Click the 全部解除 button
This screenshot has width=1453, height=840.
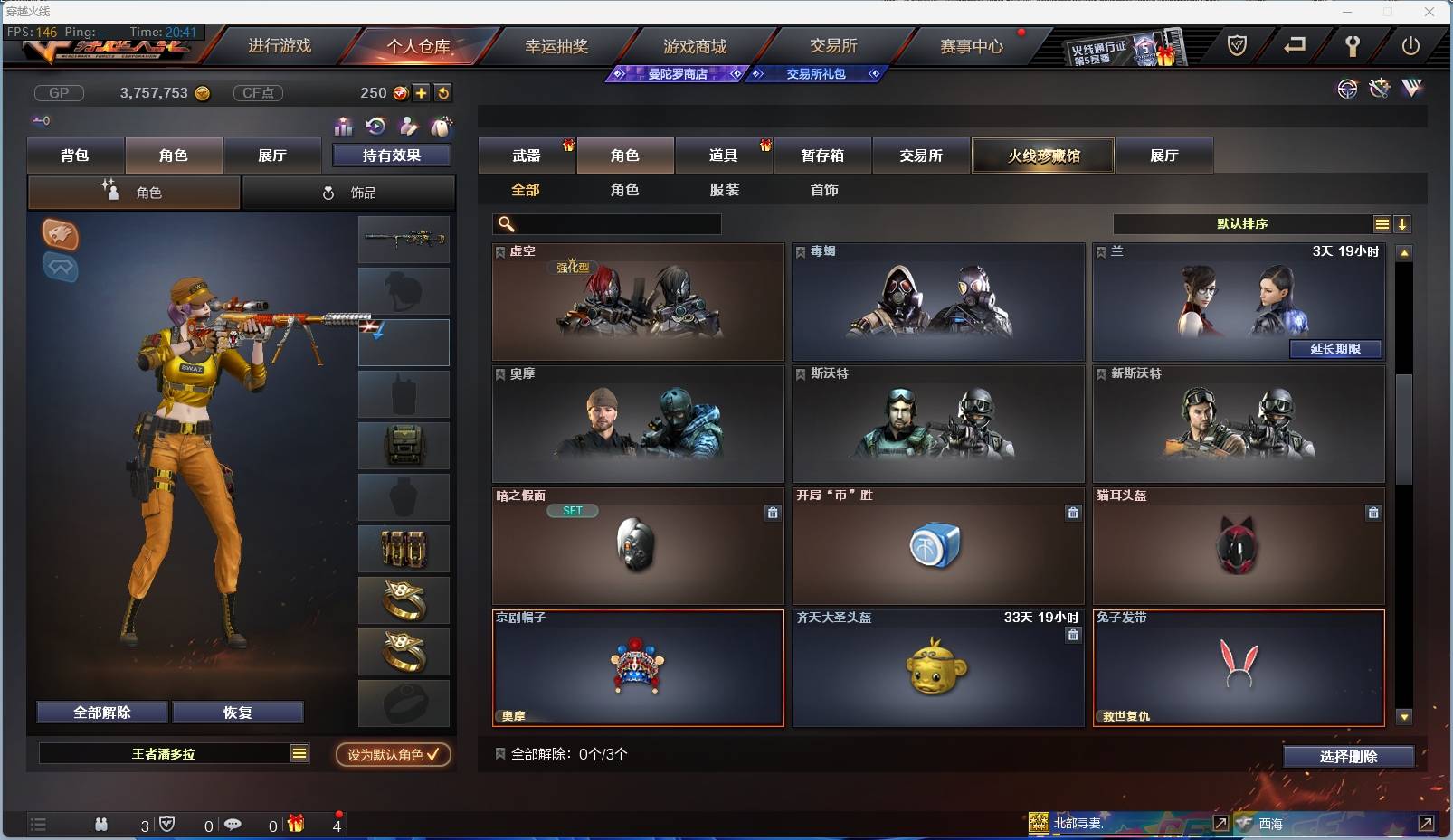click(100, 712)
